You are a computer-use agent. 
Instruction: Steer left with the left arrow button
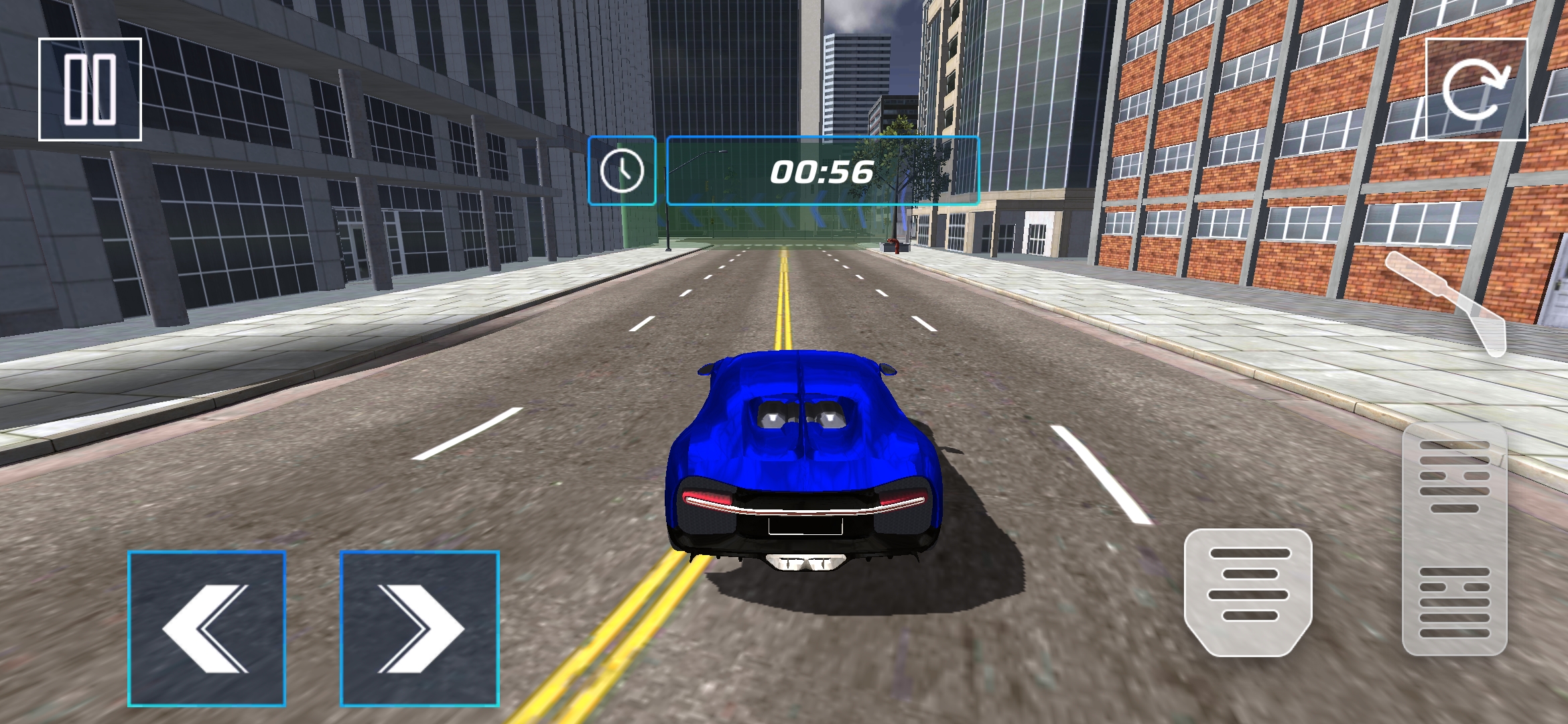pyautogui.click(x=206, y=628)
